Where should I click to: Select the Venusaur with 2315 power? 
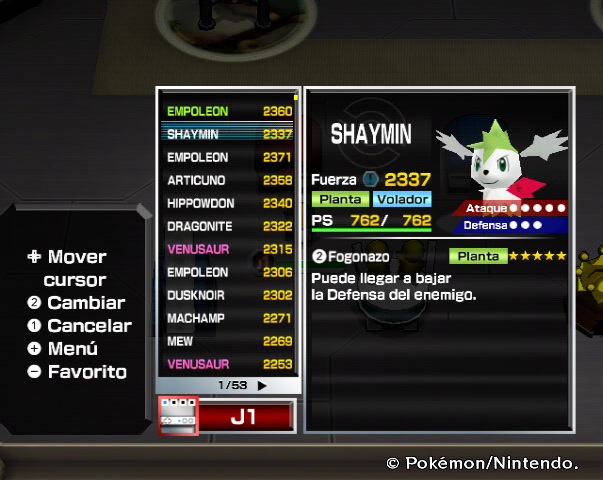(x=229, y=249)
